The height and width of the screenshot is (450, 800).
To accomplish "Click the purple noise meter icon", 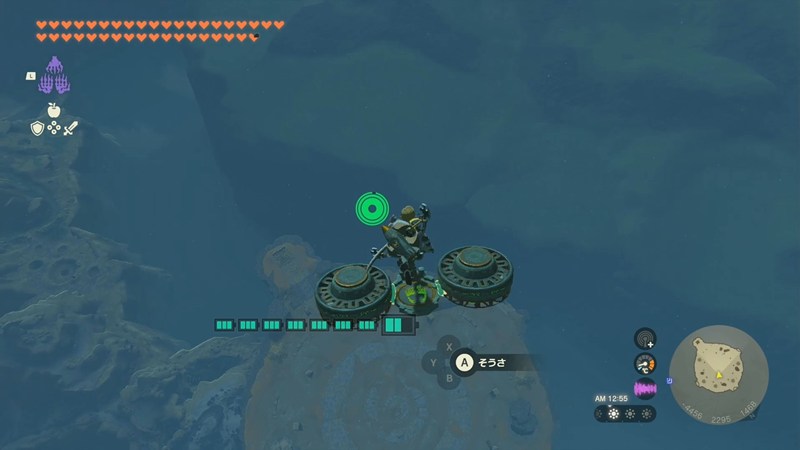I will [645, 388].
